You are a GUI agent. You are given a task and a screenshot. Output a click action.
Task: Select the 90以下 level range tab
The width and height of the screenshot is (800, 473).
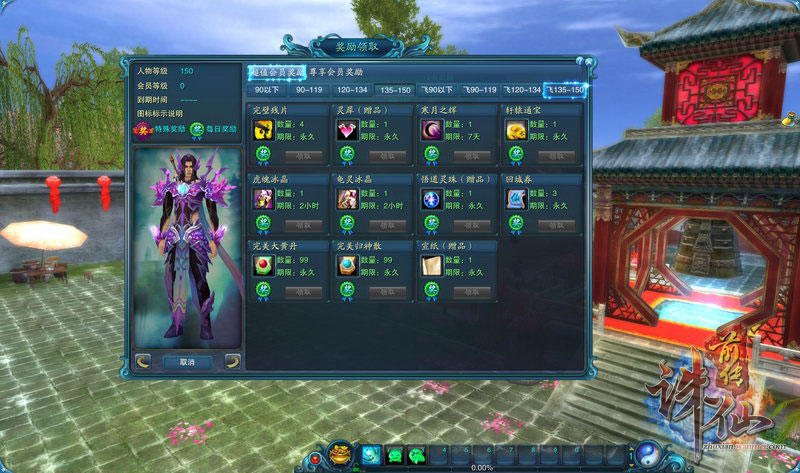click(266, 90)
